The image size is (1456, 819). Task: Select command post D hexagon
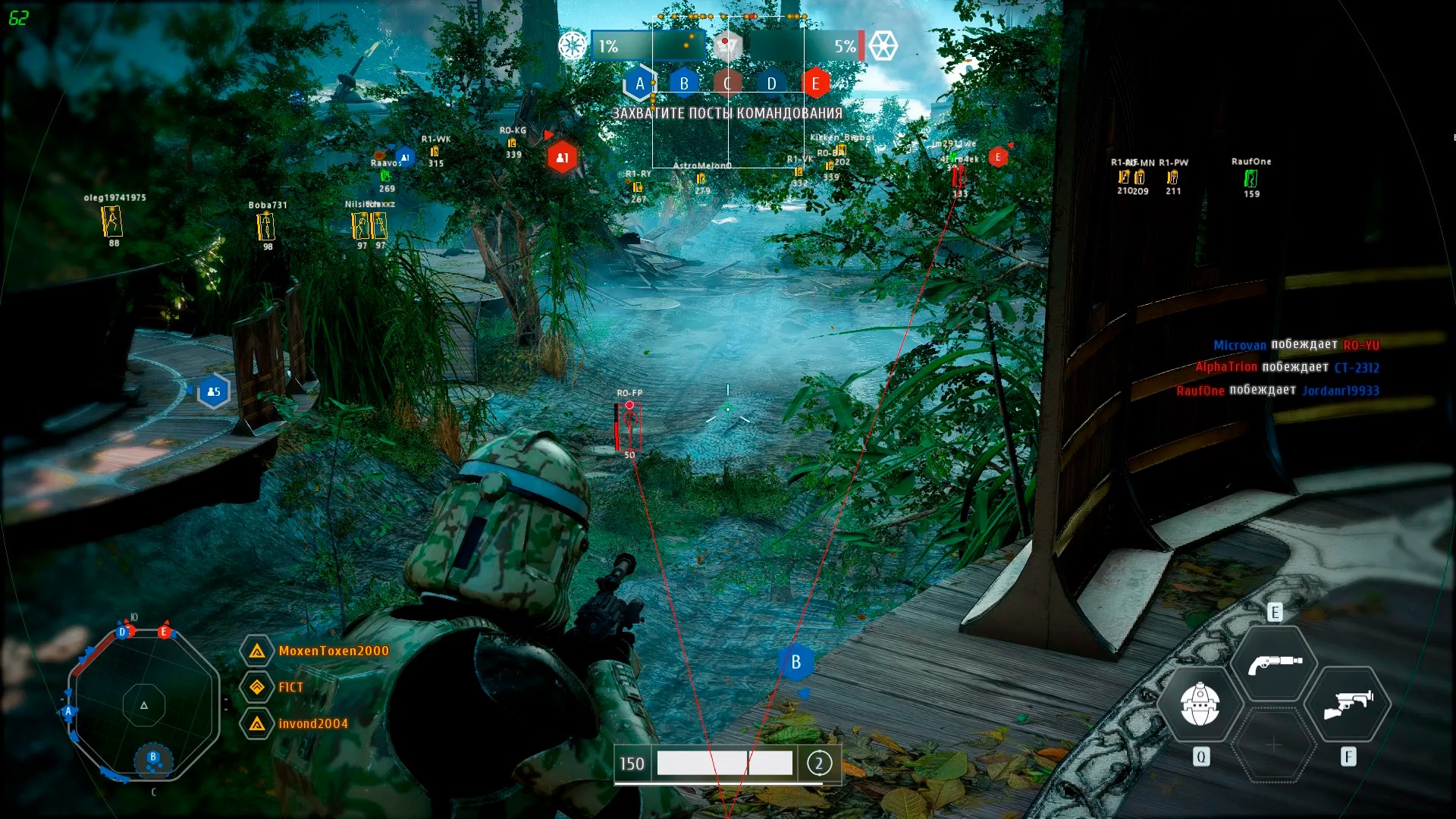click(771, 83)
